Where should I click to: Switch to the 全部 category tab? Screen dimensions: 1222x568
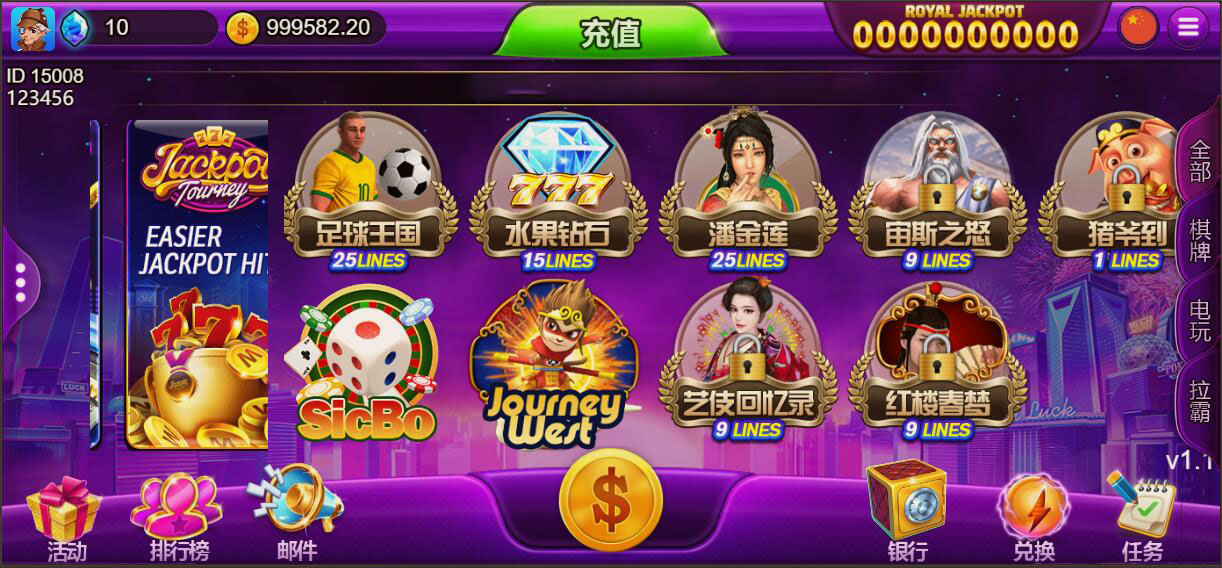pos(1200,160)
